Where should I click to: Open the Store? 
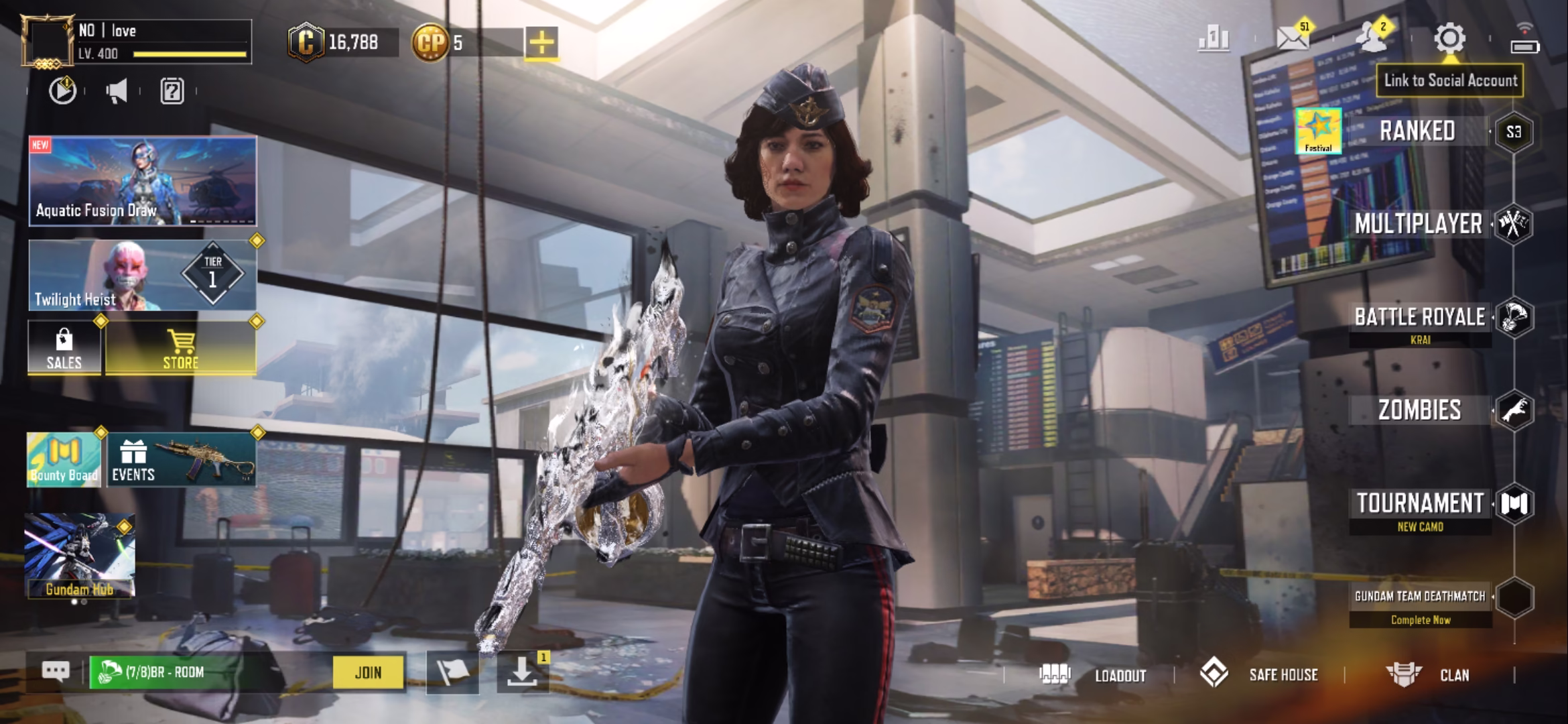pyautogui.click(x=180, y=349)
